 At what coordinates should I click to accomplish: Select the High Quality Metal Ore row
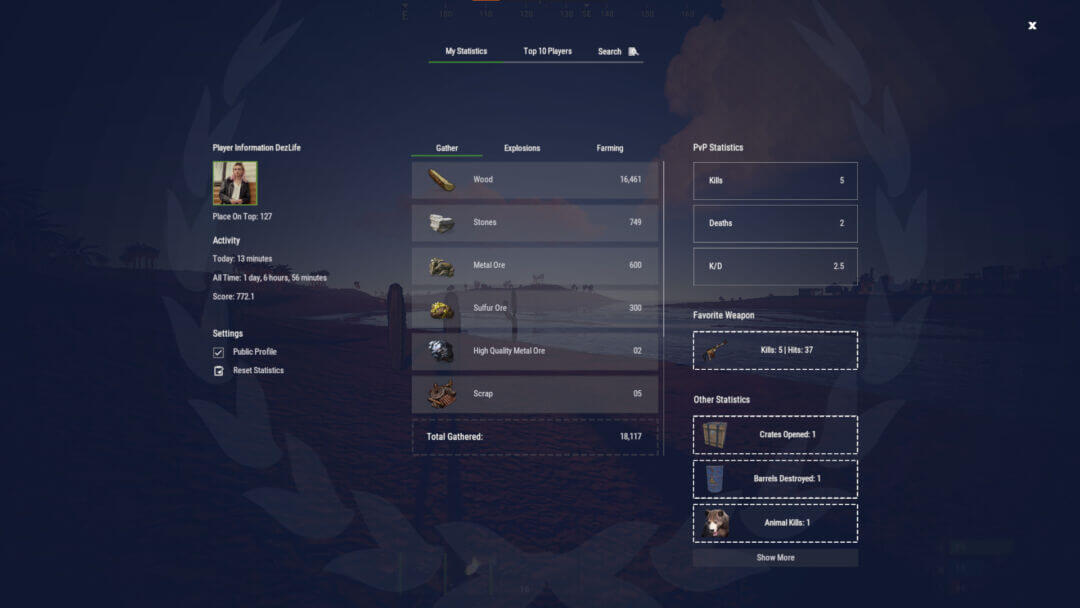click(x=535, y=351)
